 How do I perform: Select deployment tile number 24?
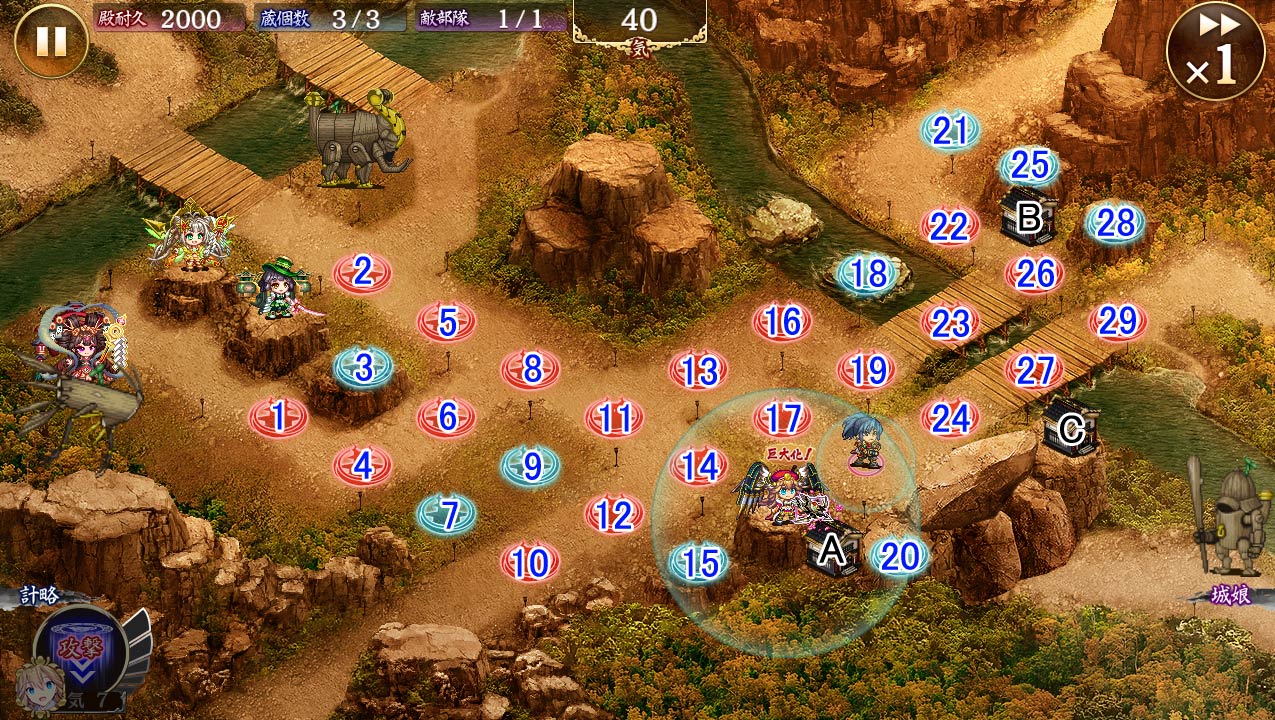950,417
